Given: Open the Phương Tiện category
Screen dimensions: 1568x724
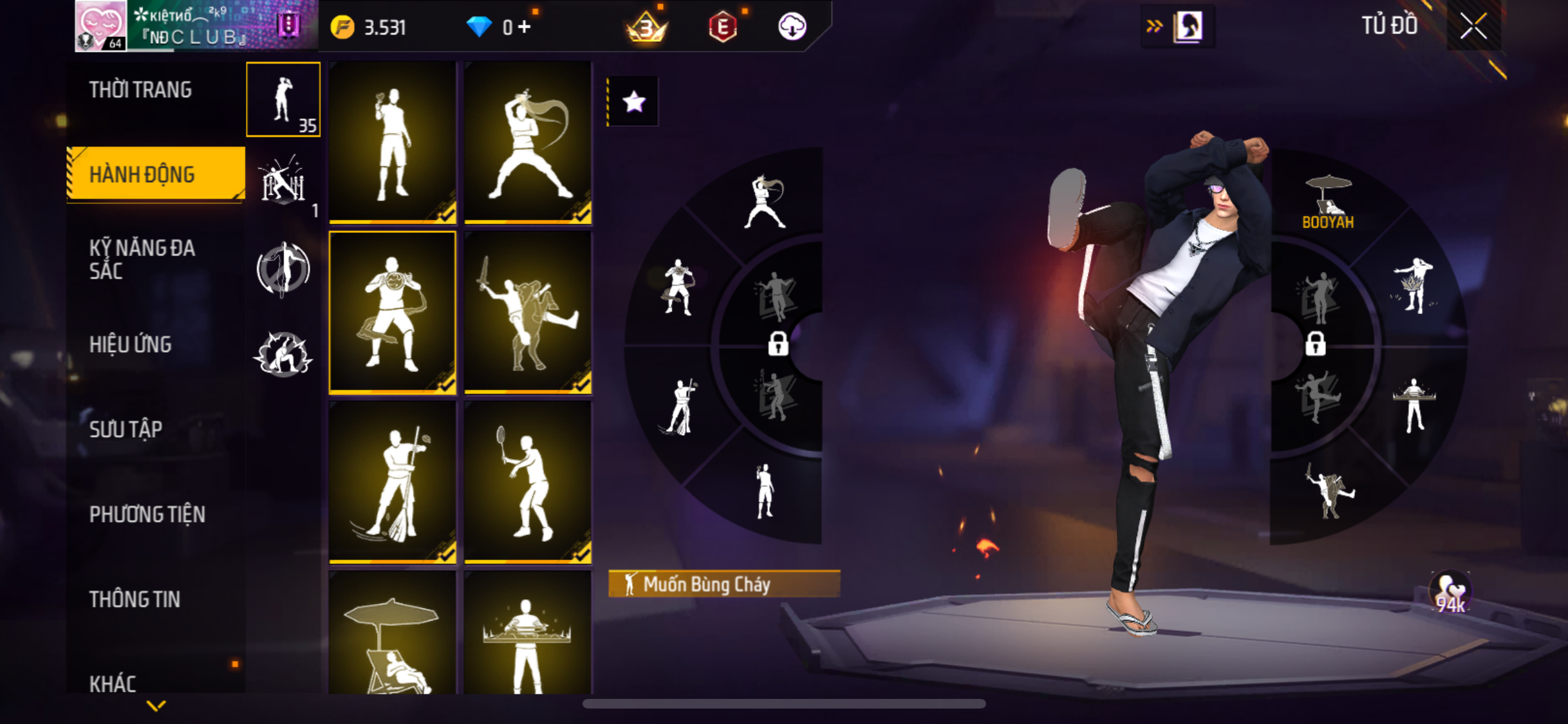Looking at the screenshot, I should click(x=147, y=514).
